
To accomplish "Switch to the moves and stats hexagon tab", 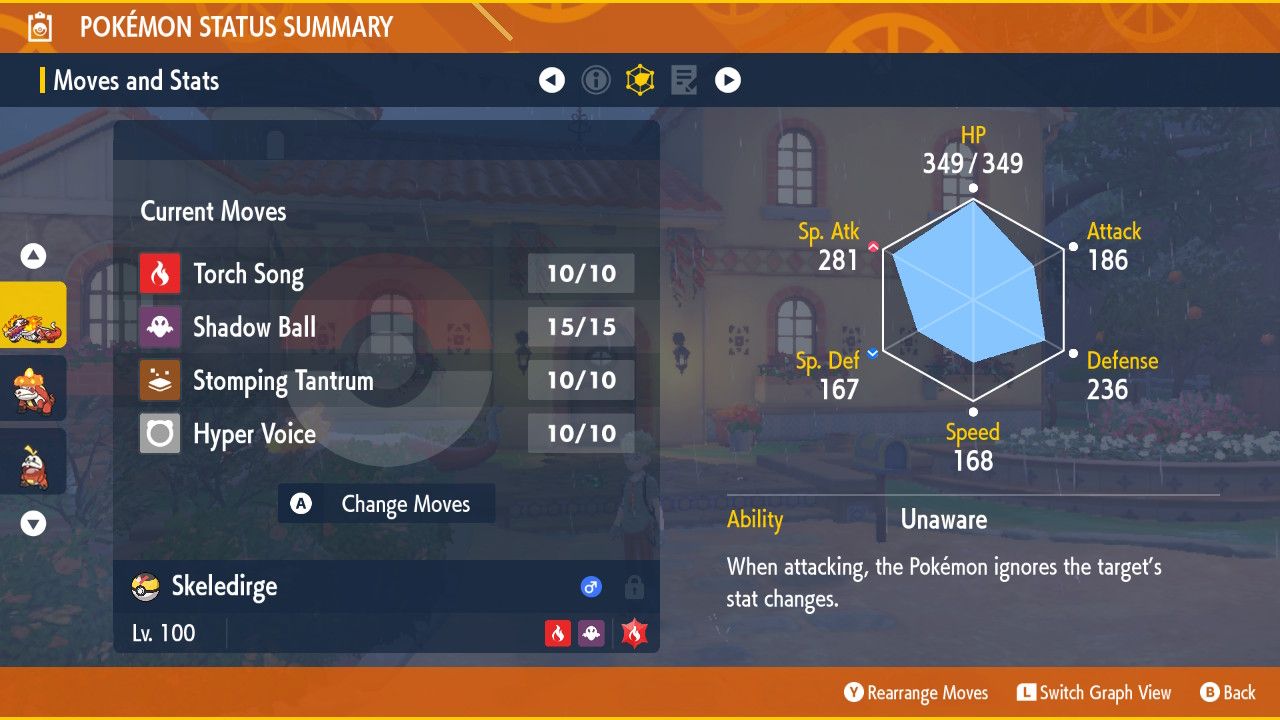I will (x=640, y=80).
